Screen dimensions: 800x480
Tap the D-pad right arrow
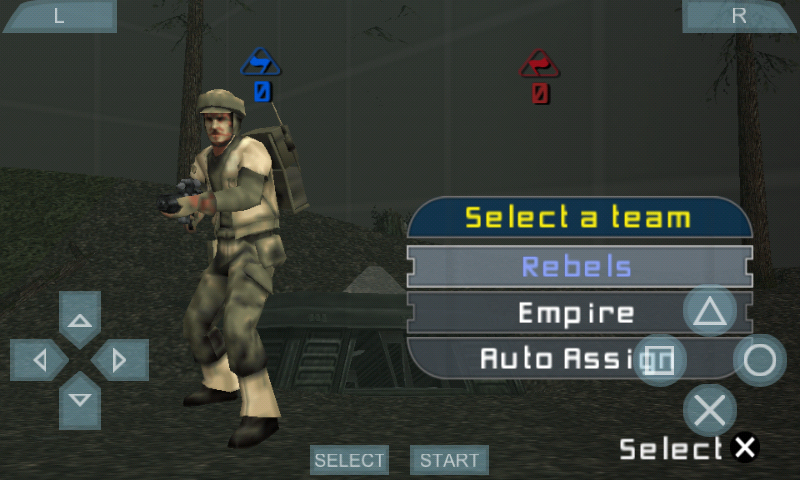[x=120, y=360]
